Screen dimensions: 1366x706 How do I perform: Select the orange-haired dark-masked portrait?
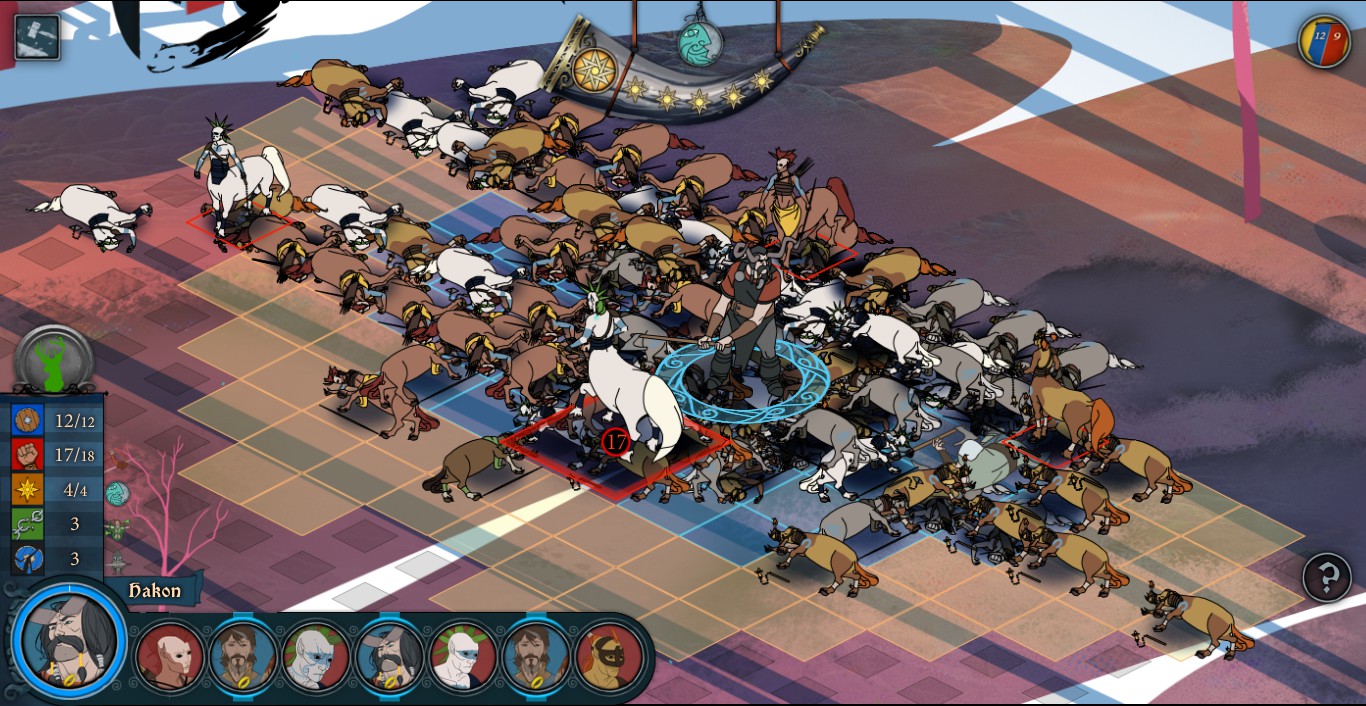coord(609,657)
